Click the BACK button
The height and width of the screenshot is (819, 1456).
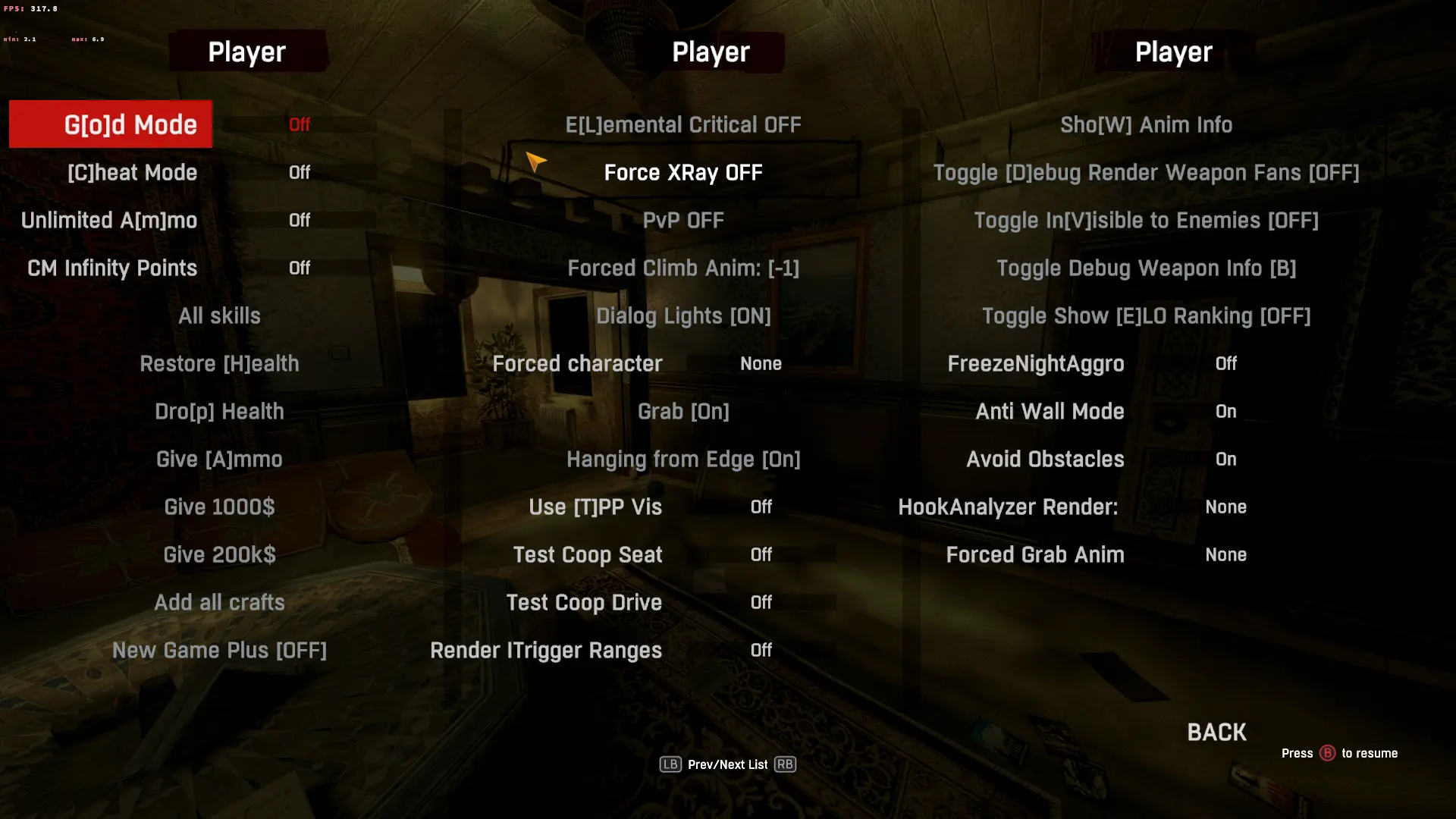tap(1215, 732)
